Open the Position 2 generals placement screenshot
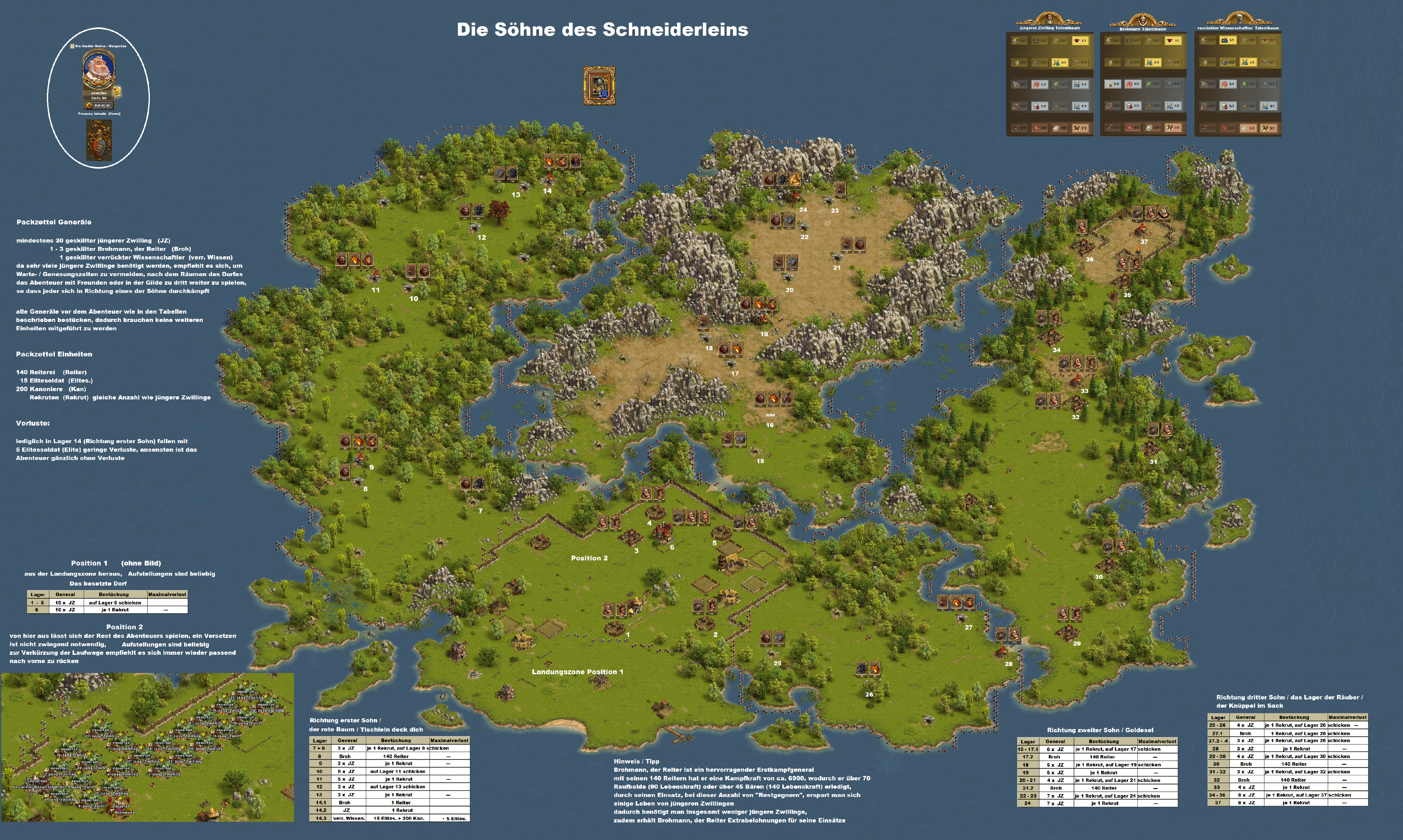1403x840 pixels. click(147, 747)
